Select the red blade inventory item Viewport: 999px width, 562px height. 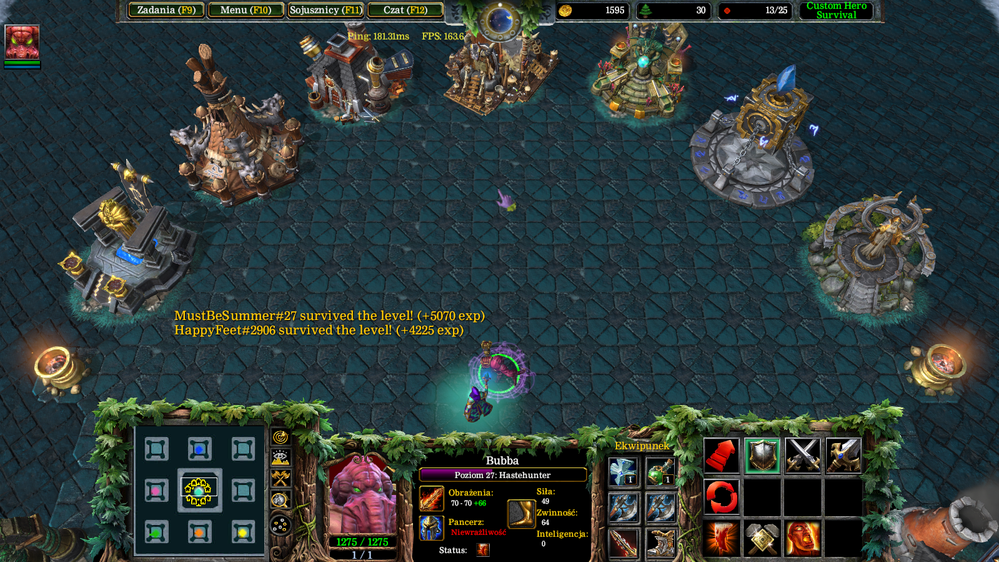click(623, 542)
